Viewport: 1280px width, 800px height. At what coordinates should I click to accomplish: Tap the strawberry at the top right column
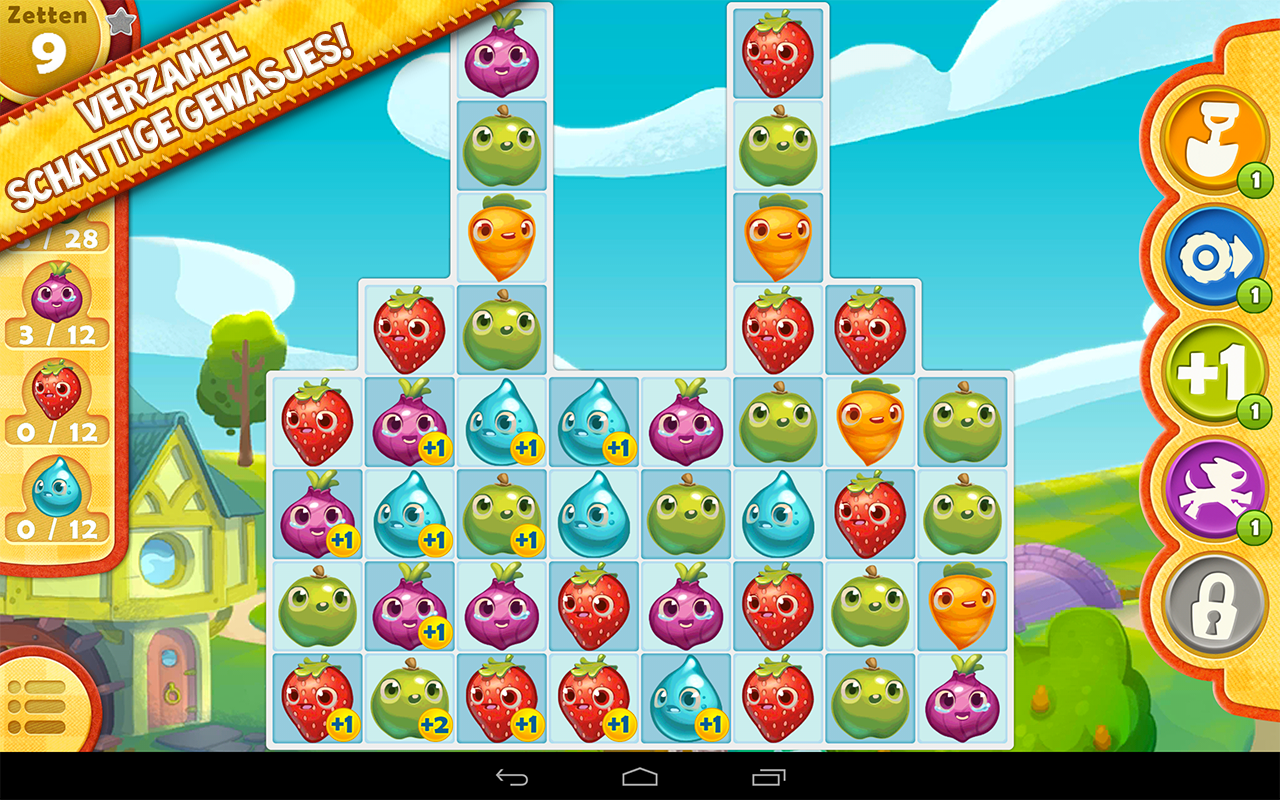coord(778,50)
